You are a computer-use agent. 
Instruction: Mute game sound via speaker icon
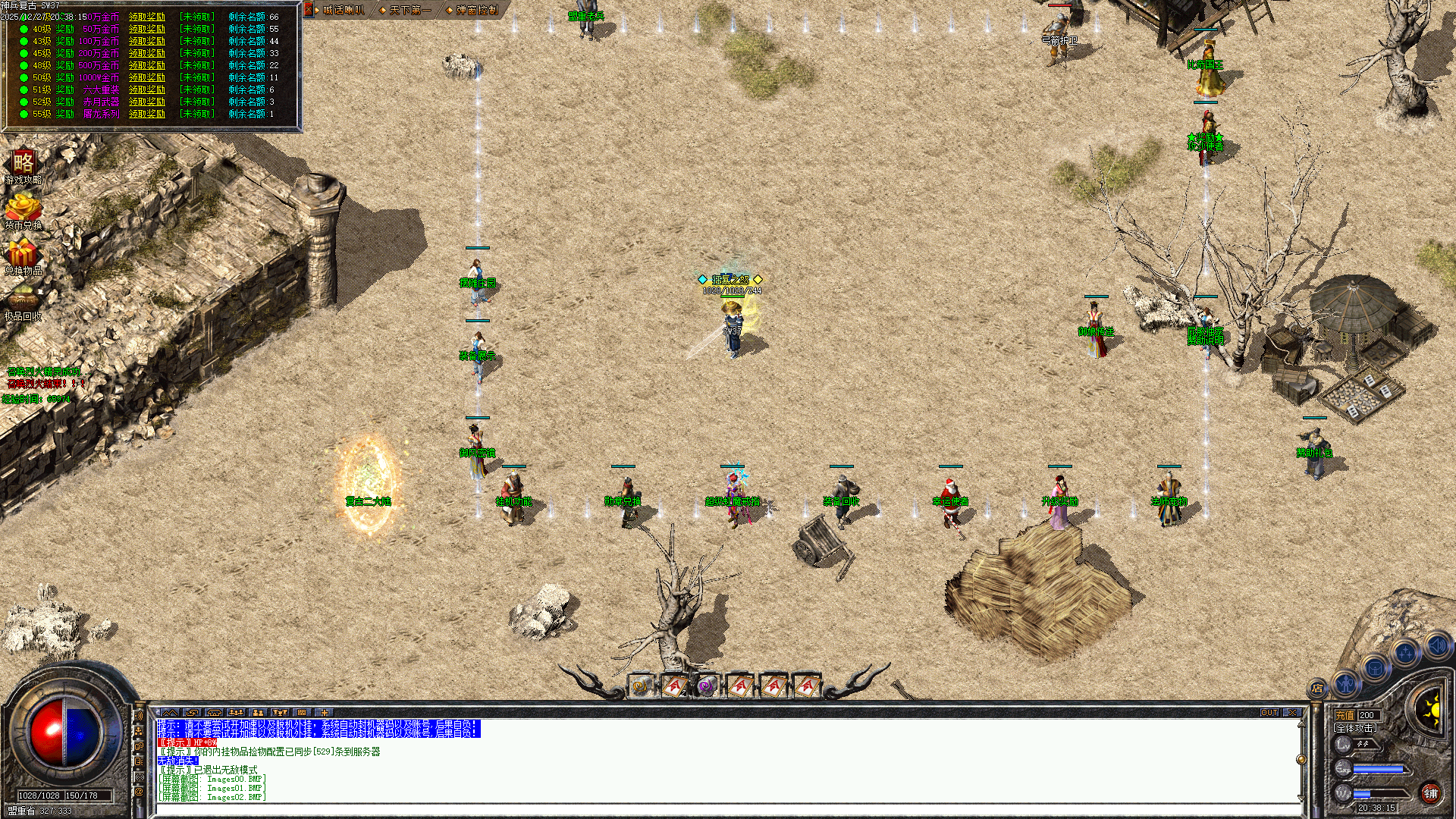[x=1438, y=645]
